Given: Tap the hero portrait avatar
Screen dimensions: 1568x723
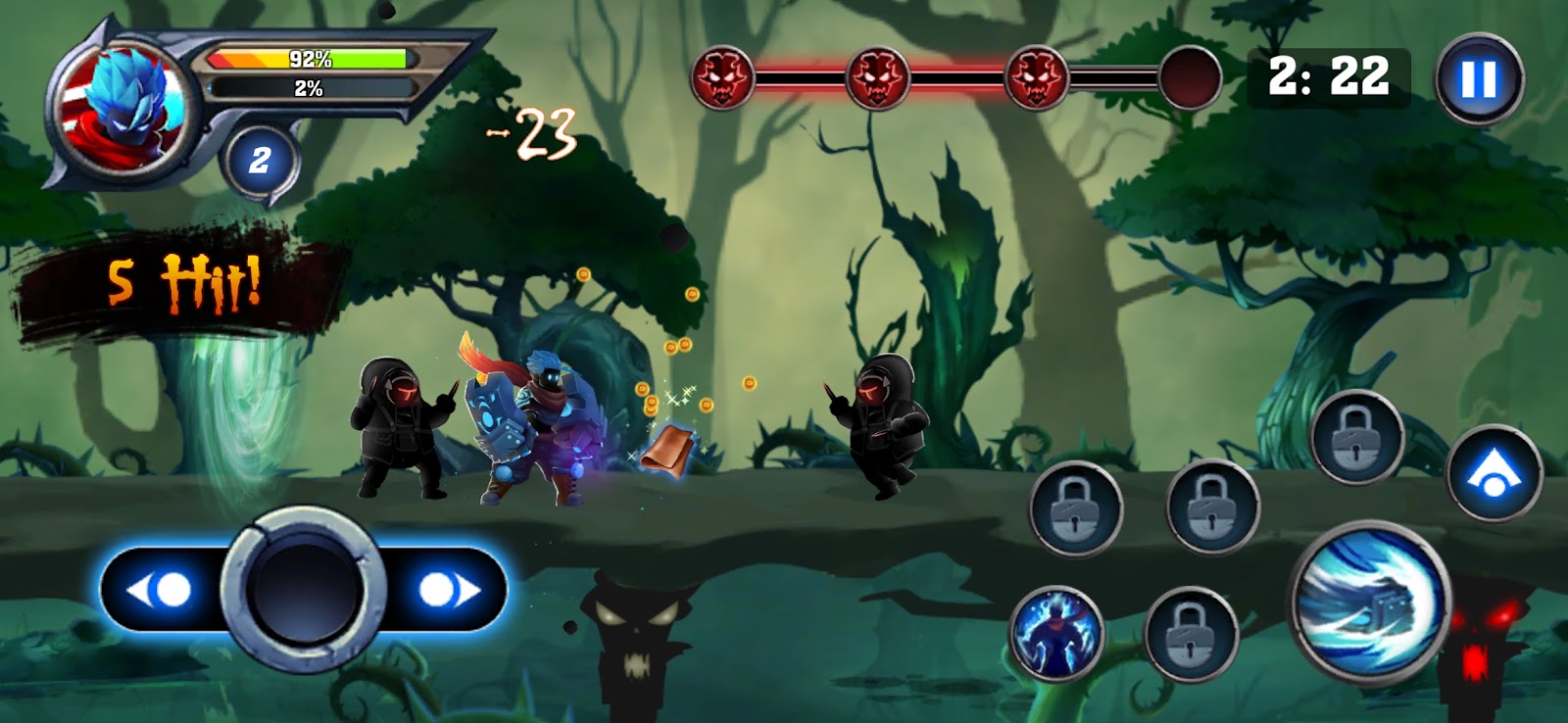Looking at the screenshot, I should 122,104.
